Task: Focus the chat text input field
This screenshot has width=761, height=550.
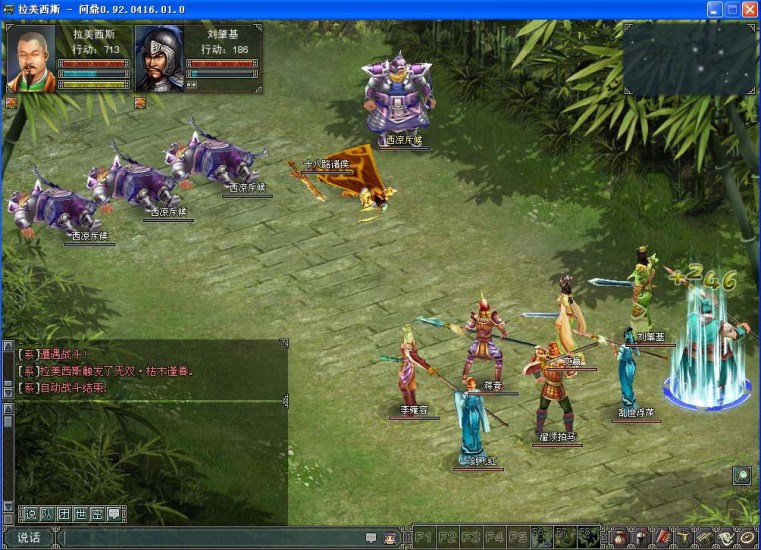Action: 210,538
